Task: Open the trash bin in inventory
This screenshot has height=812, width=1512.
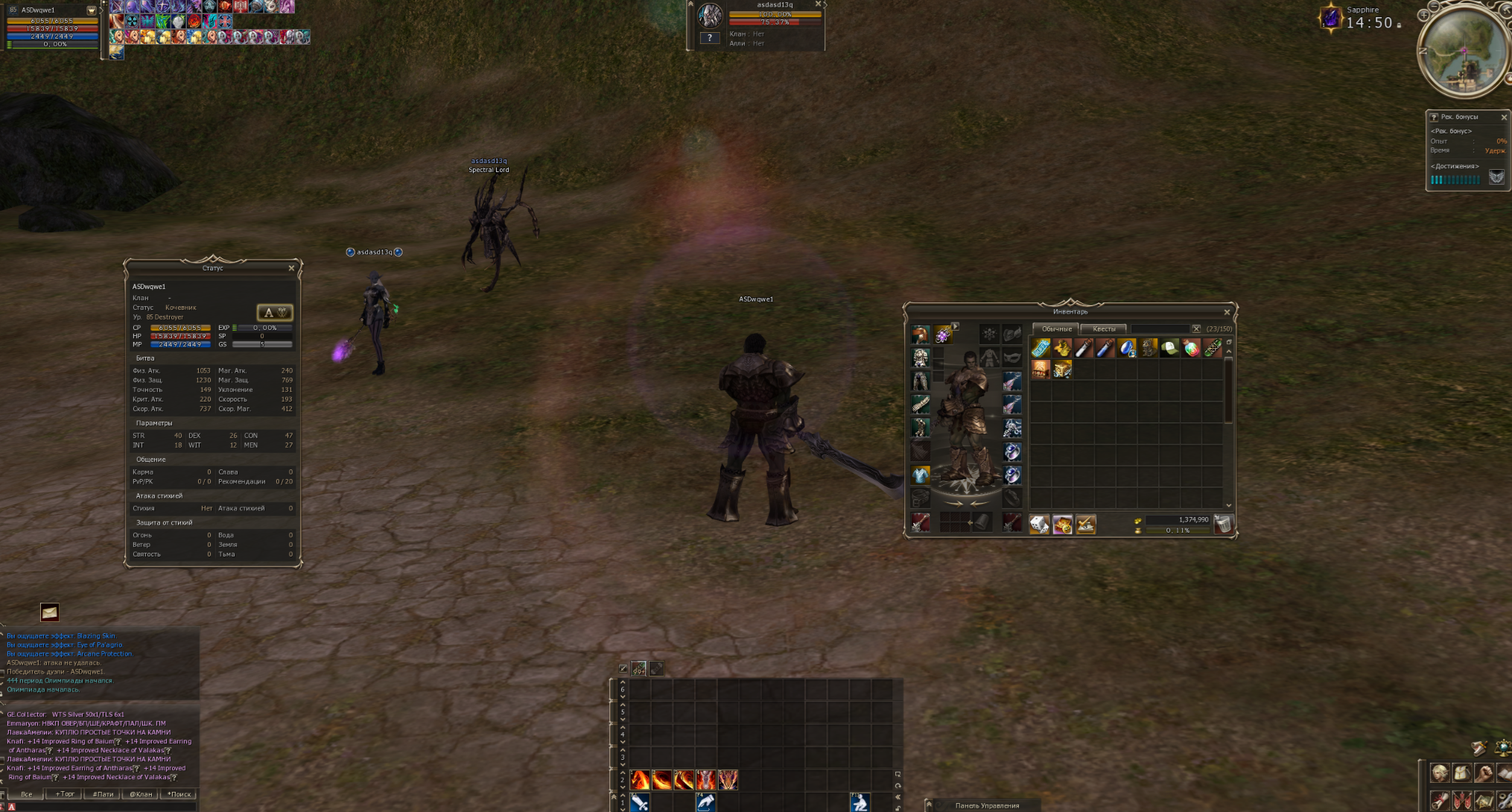Action: pos(1222,524)
